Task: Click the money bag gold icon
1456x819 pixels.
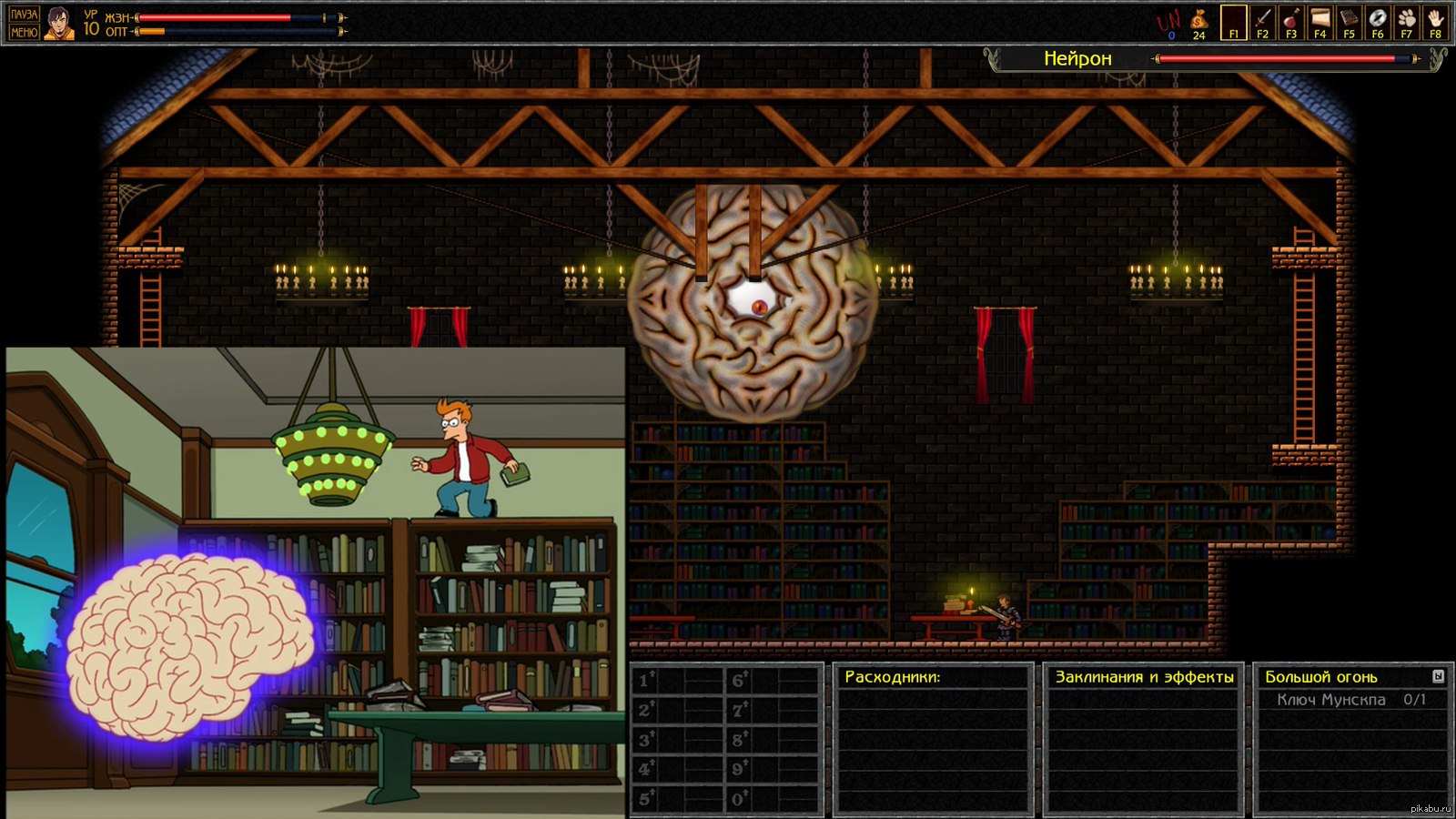Action: coord(1199,22)
